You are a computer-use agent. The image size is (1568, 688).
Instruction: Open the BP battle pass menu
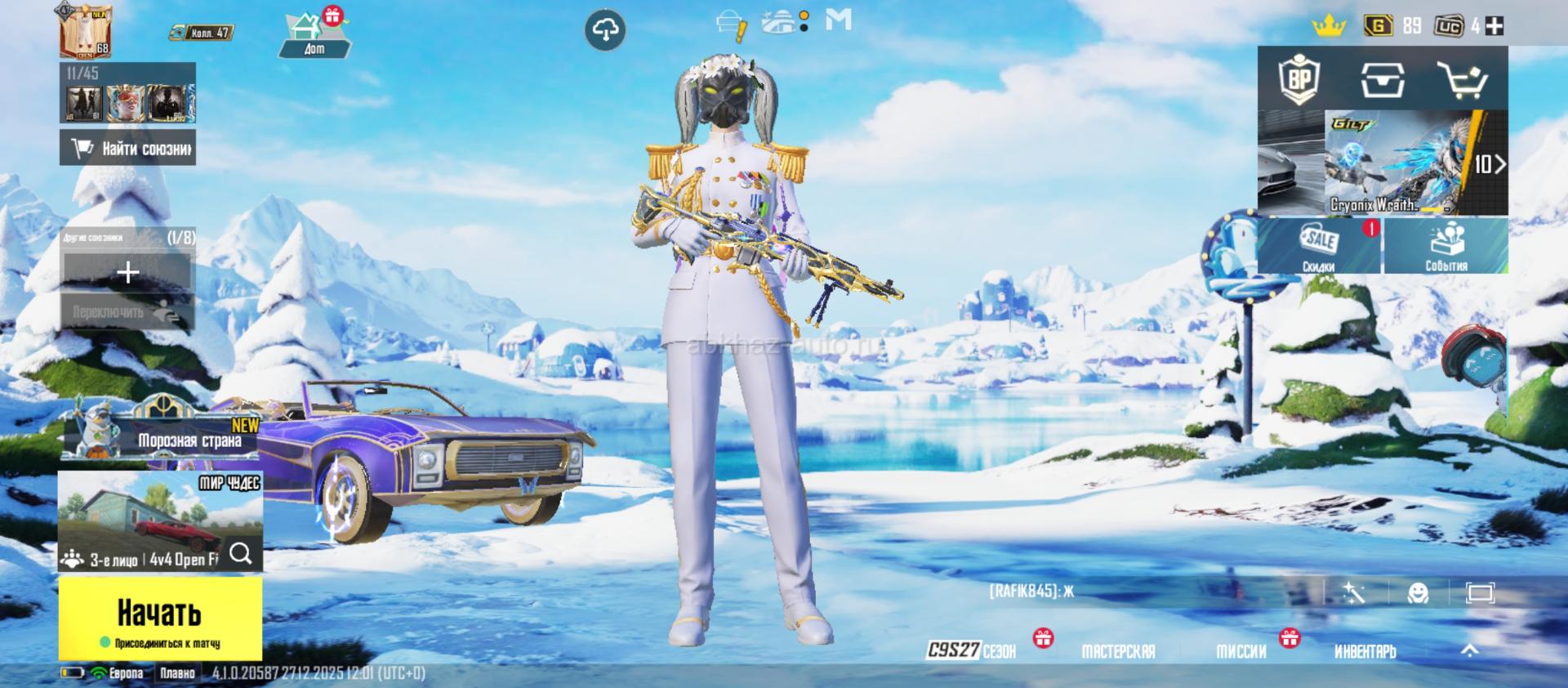(x=1298, y=79)
